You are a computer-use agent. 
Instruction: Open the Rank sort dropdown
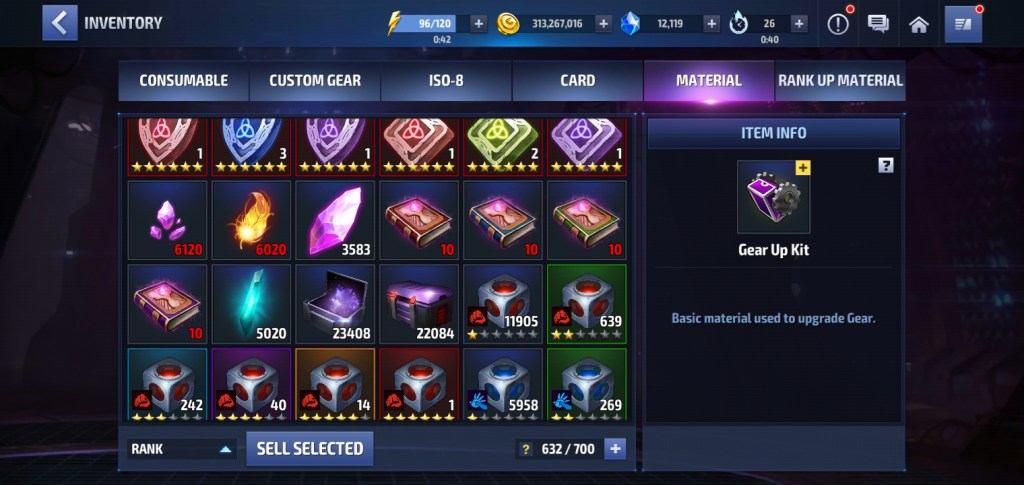pyautogui.click(x=182, y=449)
